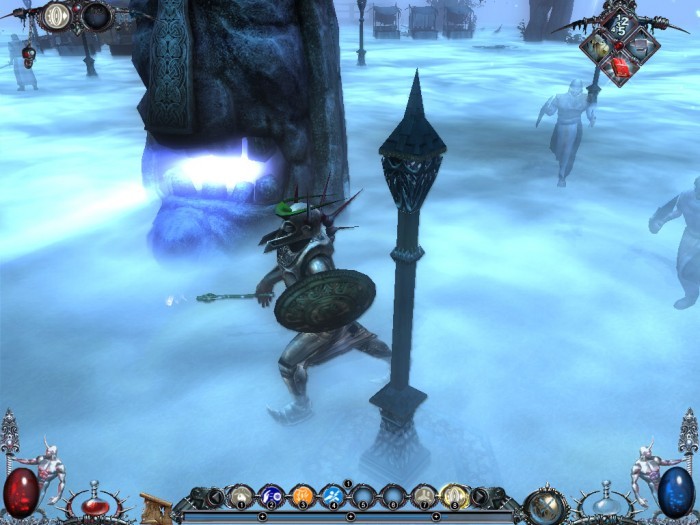Screen dimensions: 700x525
Task: Activate the blue swirl skill in slot 2
Action: point(271,494)
